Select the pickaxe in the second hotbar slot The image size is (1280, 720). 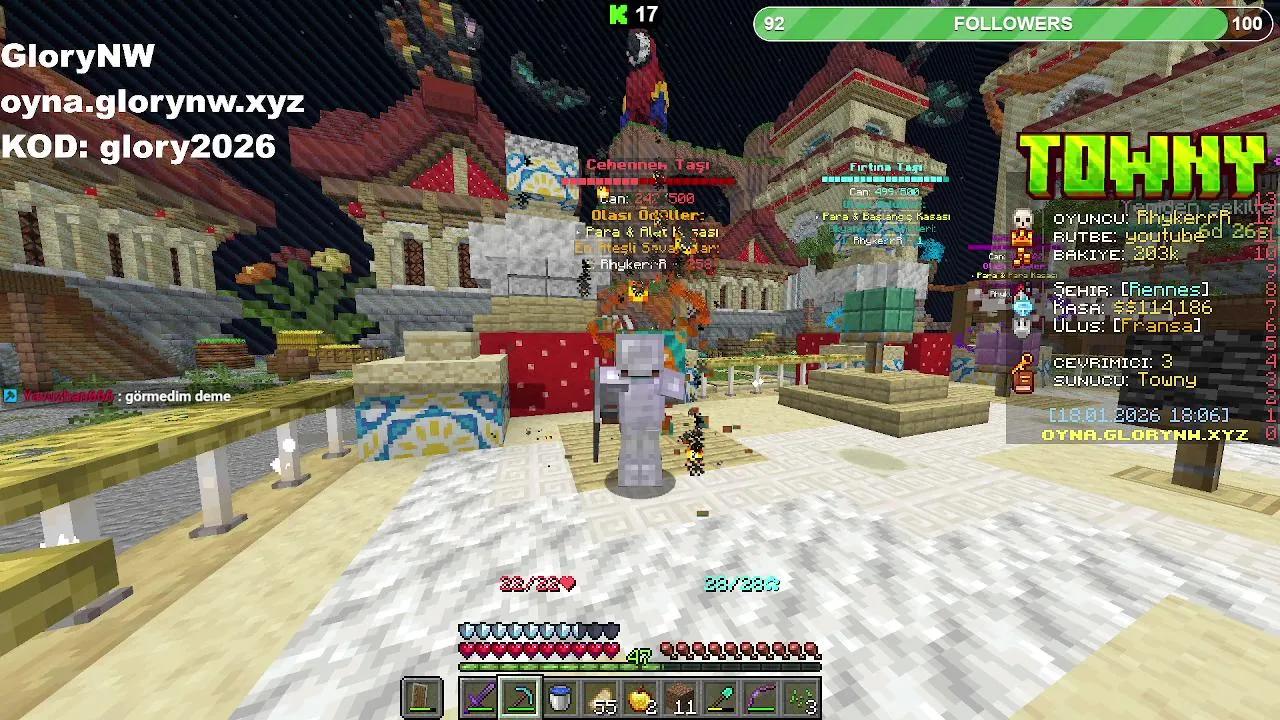click(520, 695)
